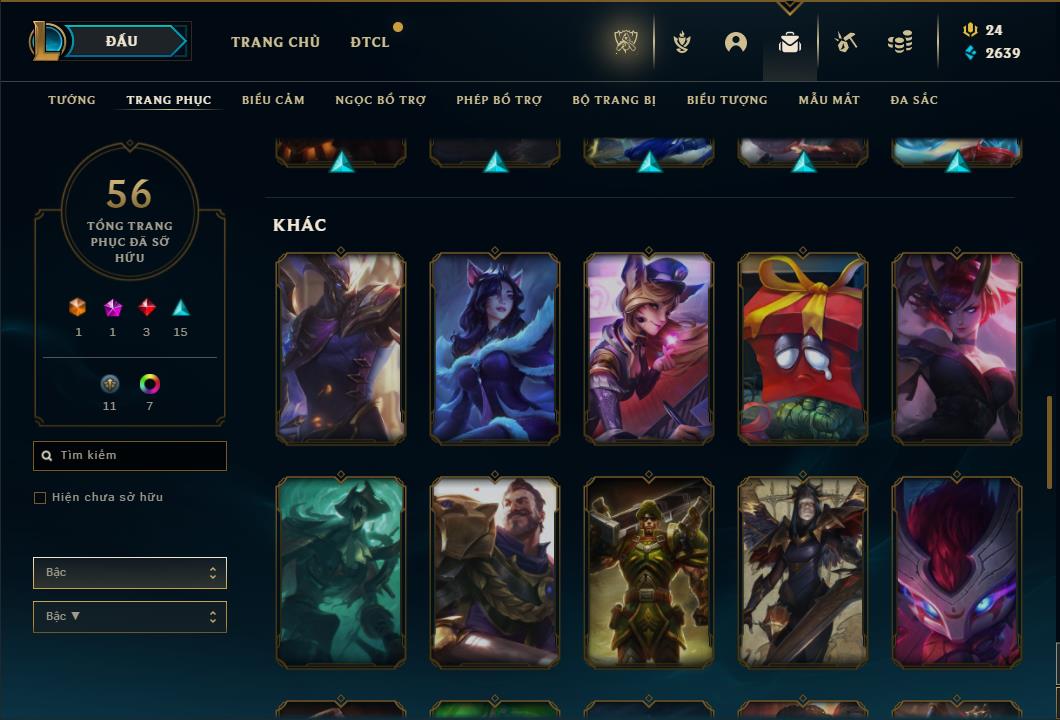Switch to the ĐA SẮC tab
Screen dimensions: 1060x720
914,100
